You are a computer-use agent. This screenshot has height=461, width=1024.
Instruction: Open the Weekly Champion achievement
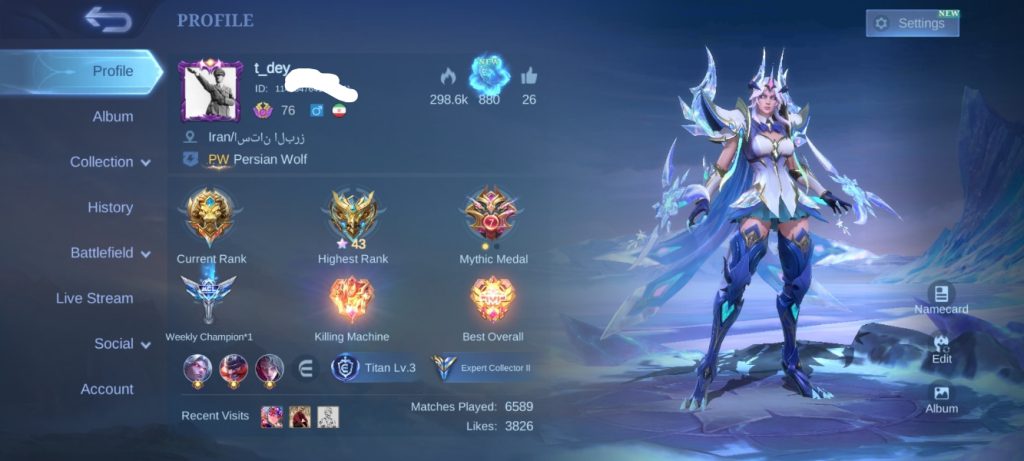click(209, 300)
